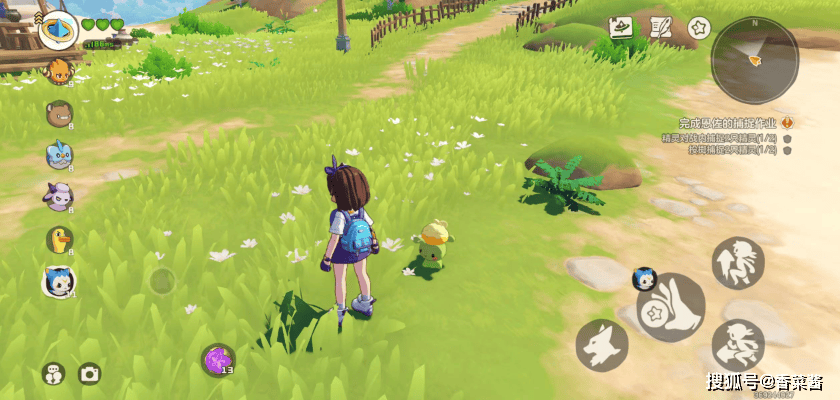Open the circular compass minimap
Image resolution: width=840 pixels, height=400 pixels.
(755, 58)
